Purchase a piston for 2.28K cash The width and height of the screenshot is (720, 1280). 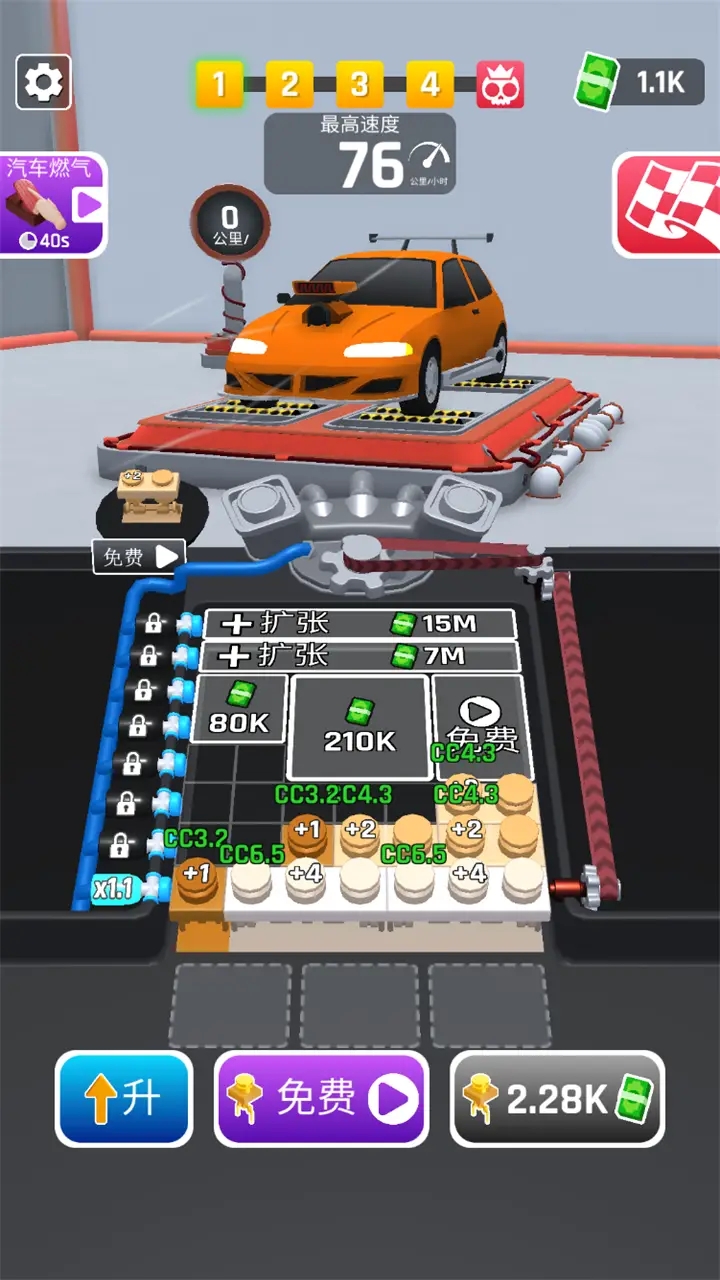557,1098
